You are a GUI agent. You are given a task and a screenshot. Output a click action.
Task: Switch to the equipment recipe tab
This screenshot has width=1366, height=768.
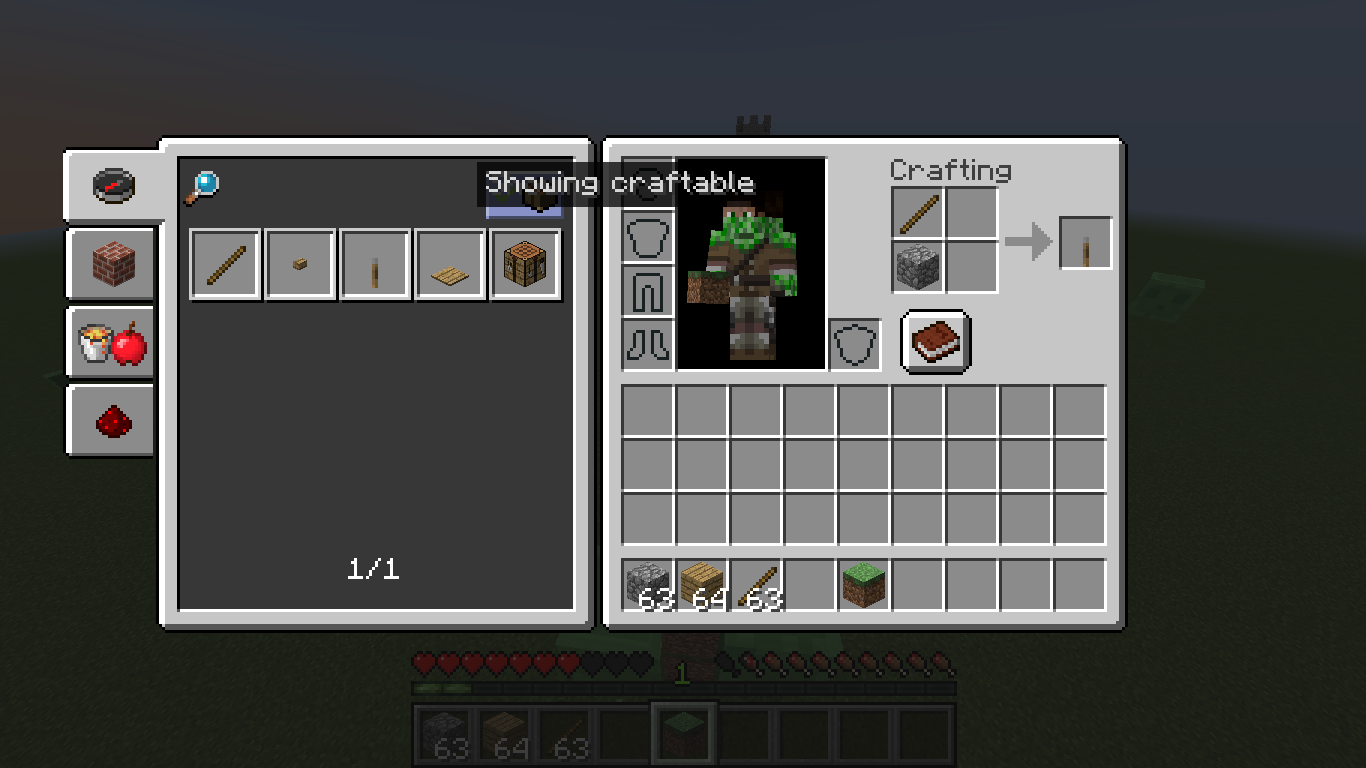pyautogui.click(x=110, y=343)
